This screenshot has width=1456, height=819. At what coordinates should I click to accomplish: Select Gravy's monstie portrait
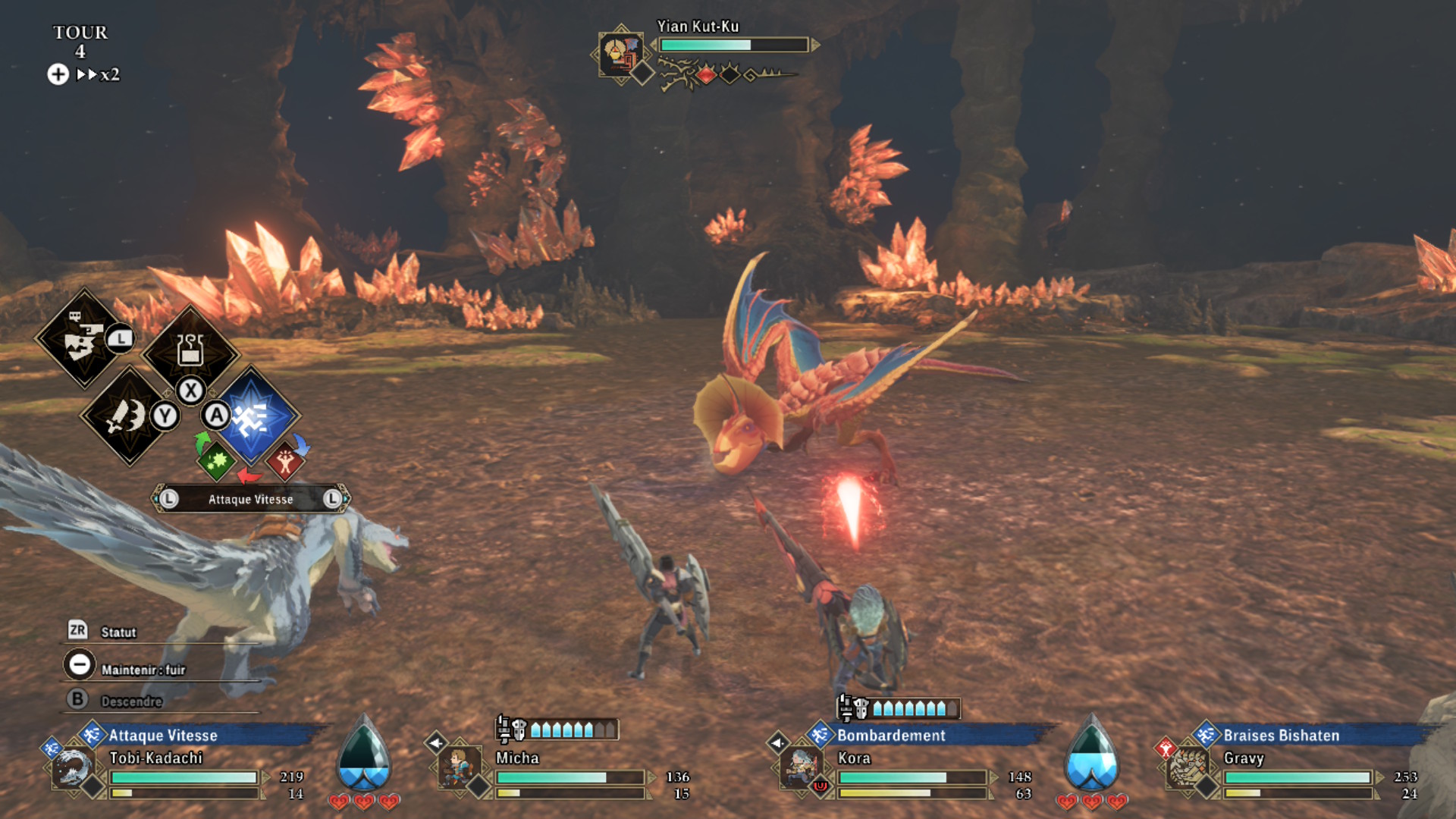coord(1187,767)
